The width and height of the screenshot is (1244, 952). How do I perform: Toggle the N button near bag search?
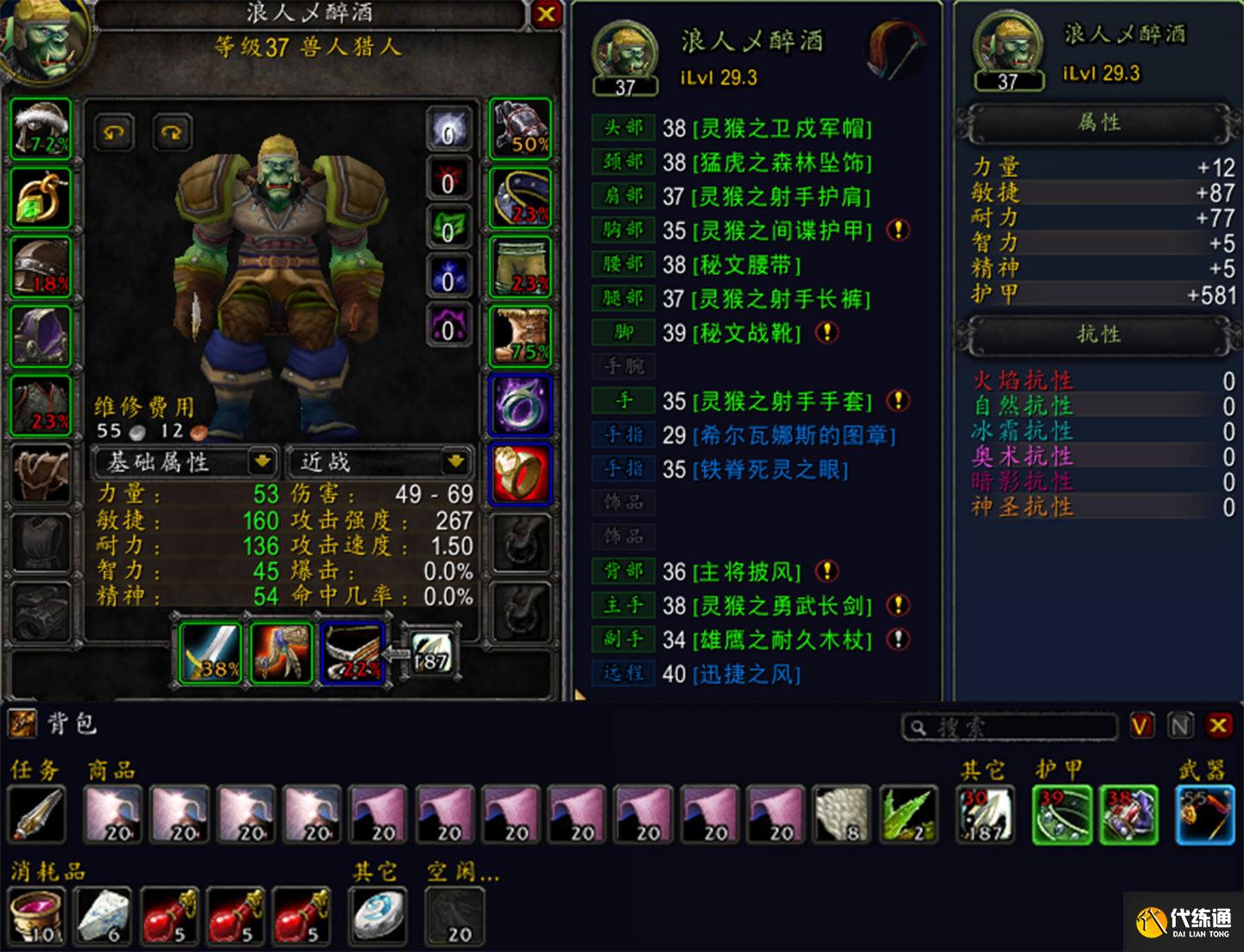(1180, 727)
